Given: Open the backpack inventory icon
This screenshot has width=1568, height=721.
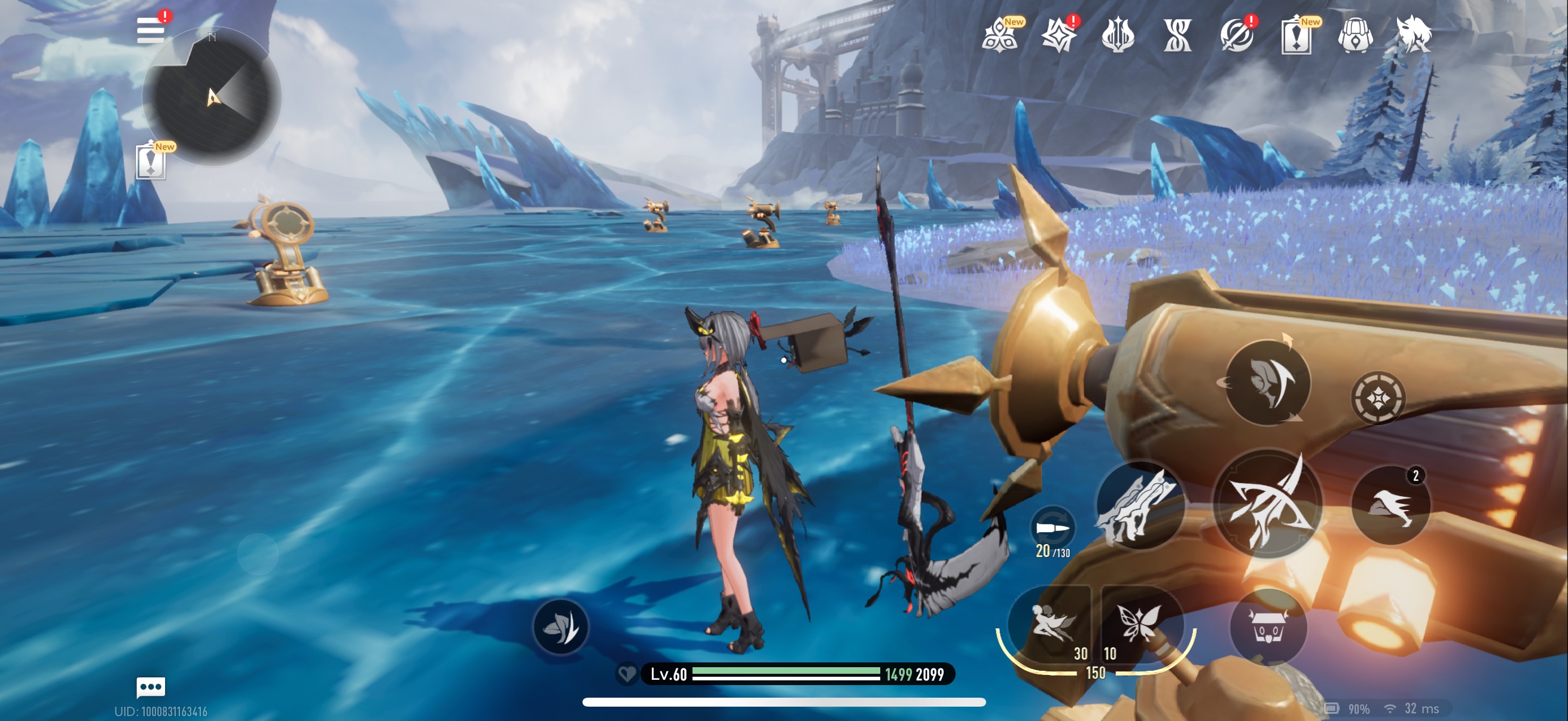Looking at the screenshot, I should tap(1356, 35).
